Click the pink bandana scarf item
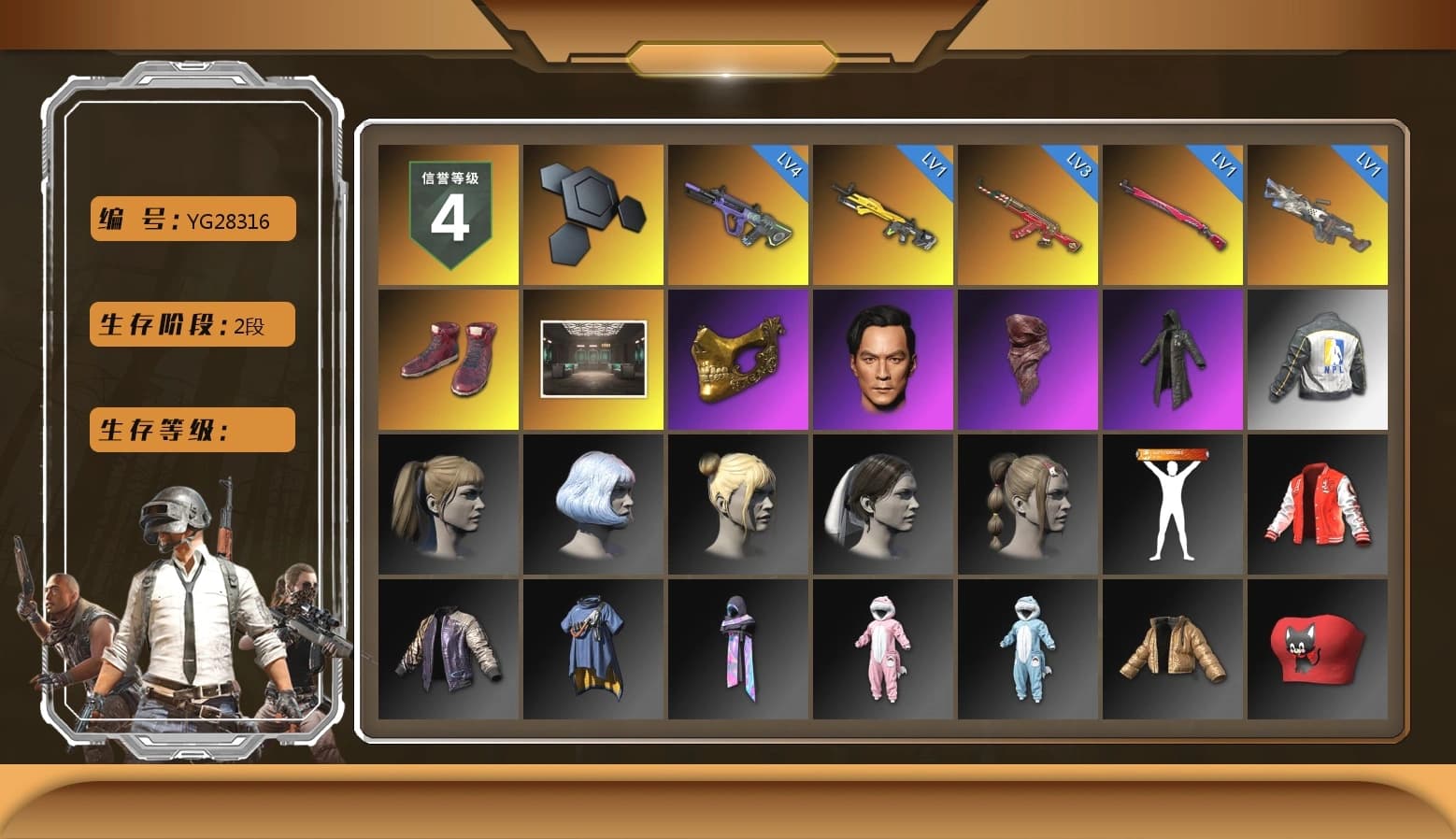 pyautogui.click(x=1028, y=362)
